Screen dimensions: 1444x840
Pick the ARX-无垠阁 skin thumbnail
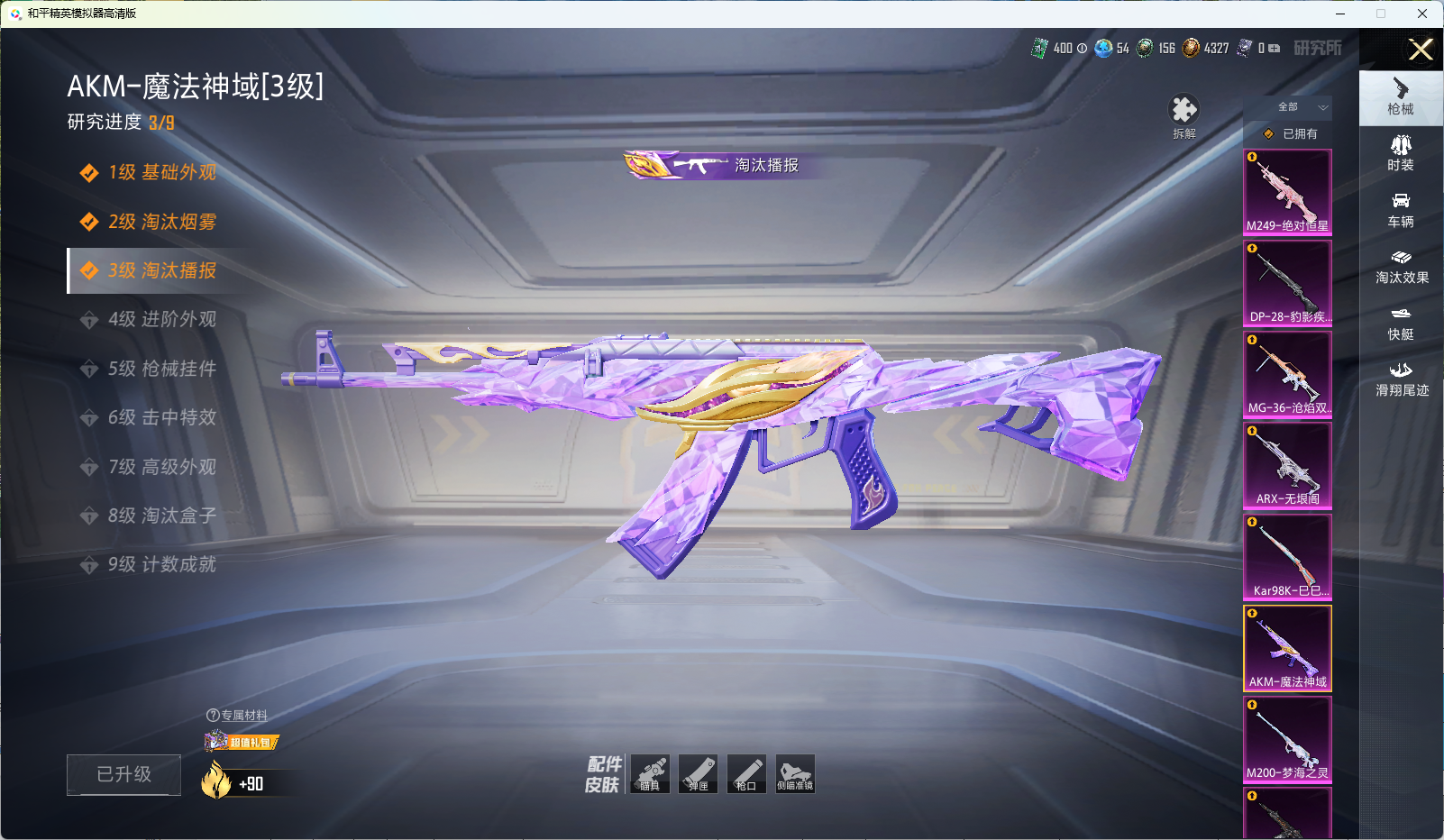pos(1287,465)
